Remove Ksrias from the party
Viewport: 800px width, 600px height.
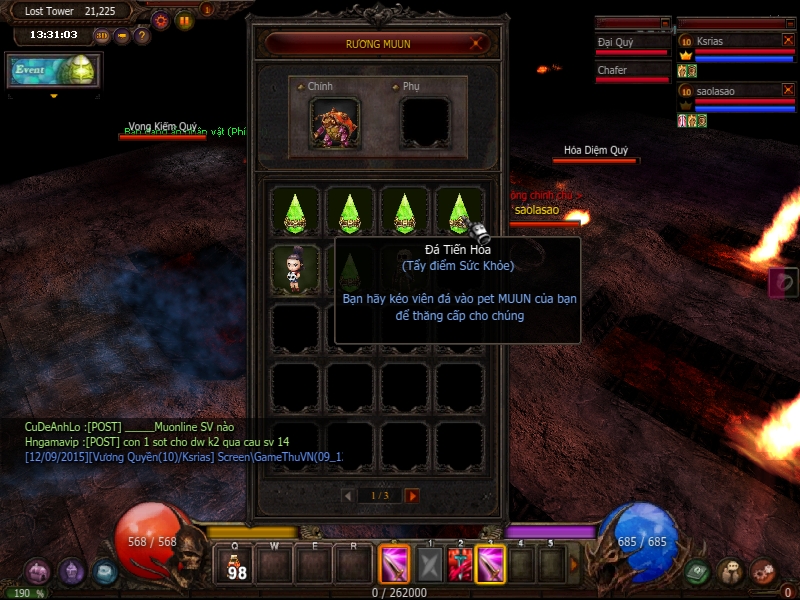tap(788, 41)
